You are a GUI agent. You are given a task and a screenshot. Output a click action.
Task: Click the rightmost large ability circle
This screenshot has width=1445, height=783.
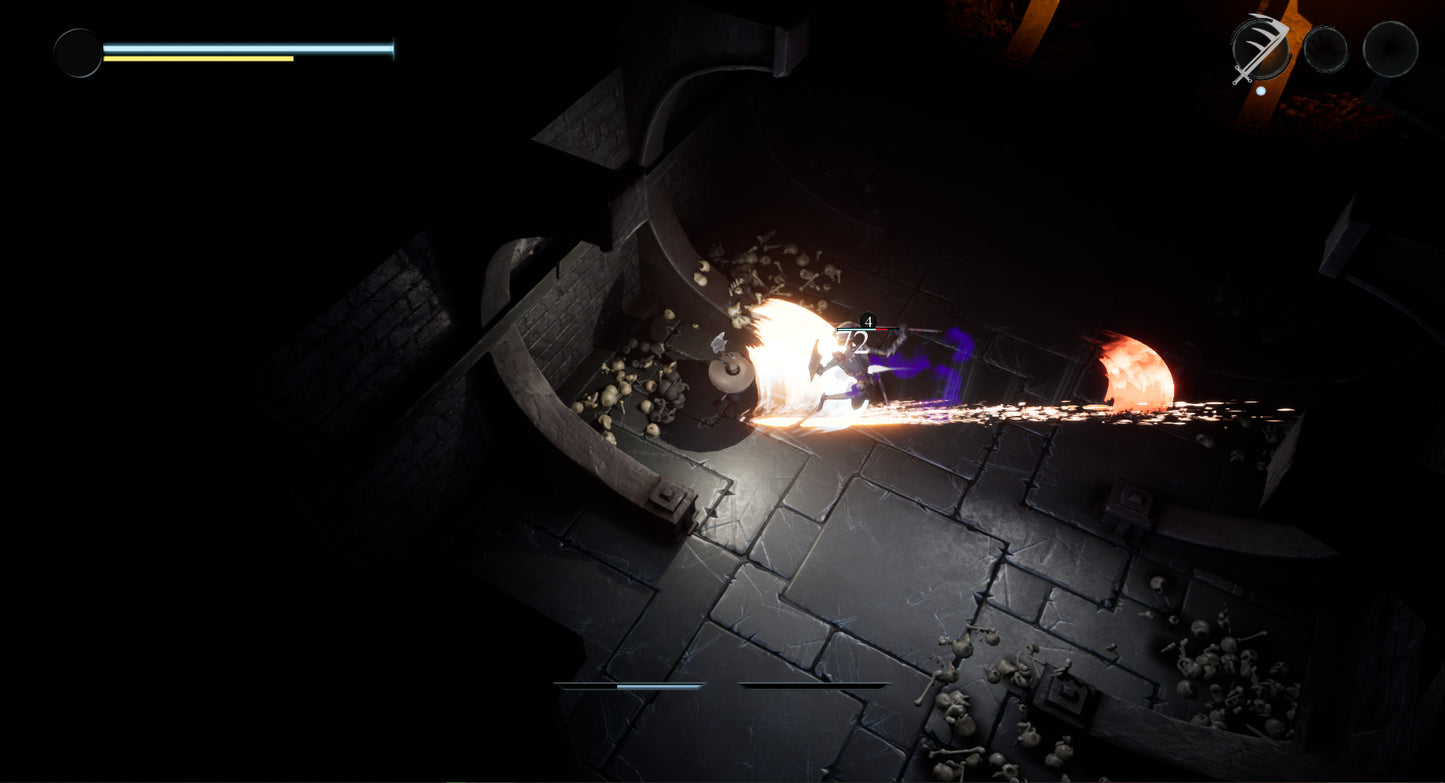(1388, 48)
